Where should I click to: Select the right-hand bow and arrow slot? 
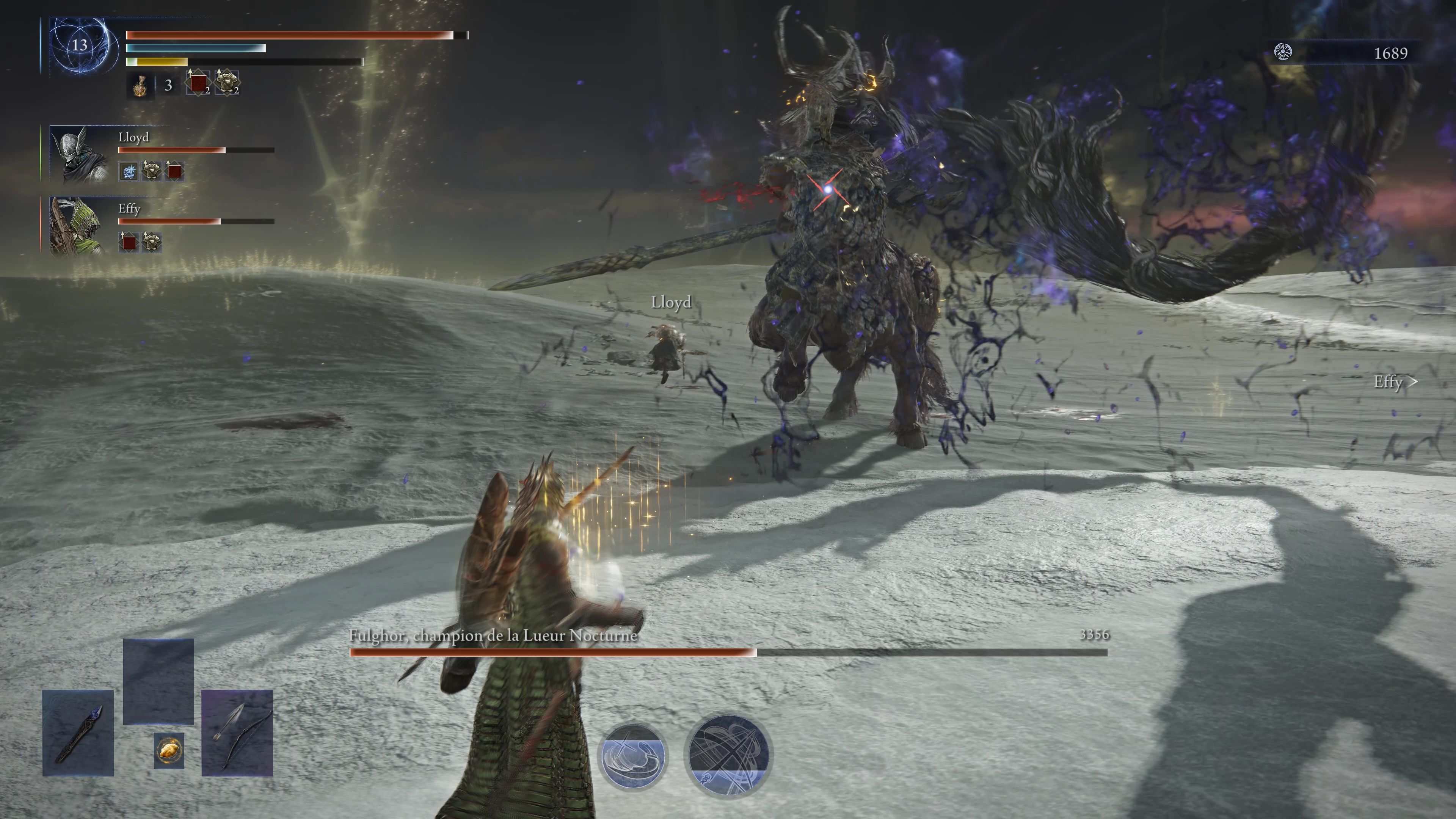click(x=237, y=733)
